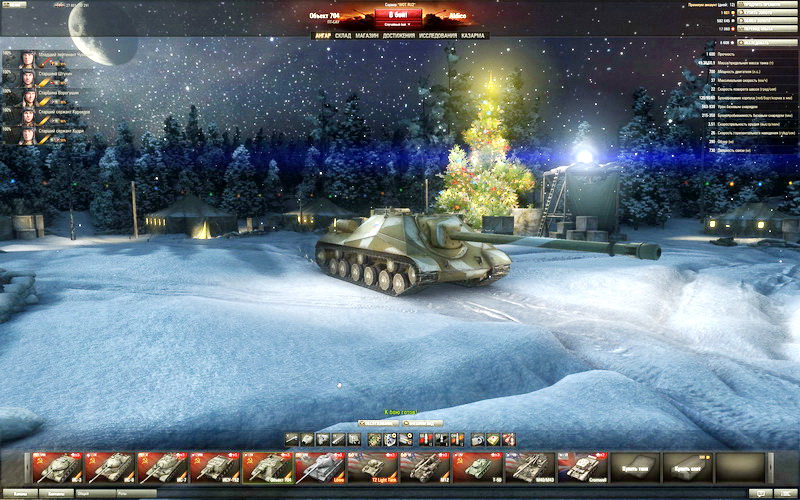
Task: Open the leftmost channel tab on bottom bar
Action: [18, 493]
